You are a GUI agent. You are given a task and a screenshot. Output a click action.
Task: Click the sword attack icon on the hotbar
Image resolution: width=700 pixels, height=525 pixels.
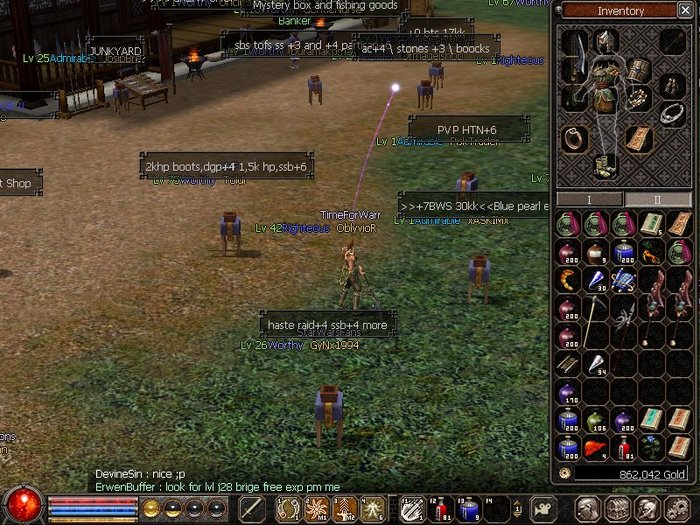click(253, 509)
